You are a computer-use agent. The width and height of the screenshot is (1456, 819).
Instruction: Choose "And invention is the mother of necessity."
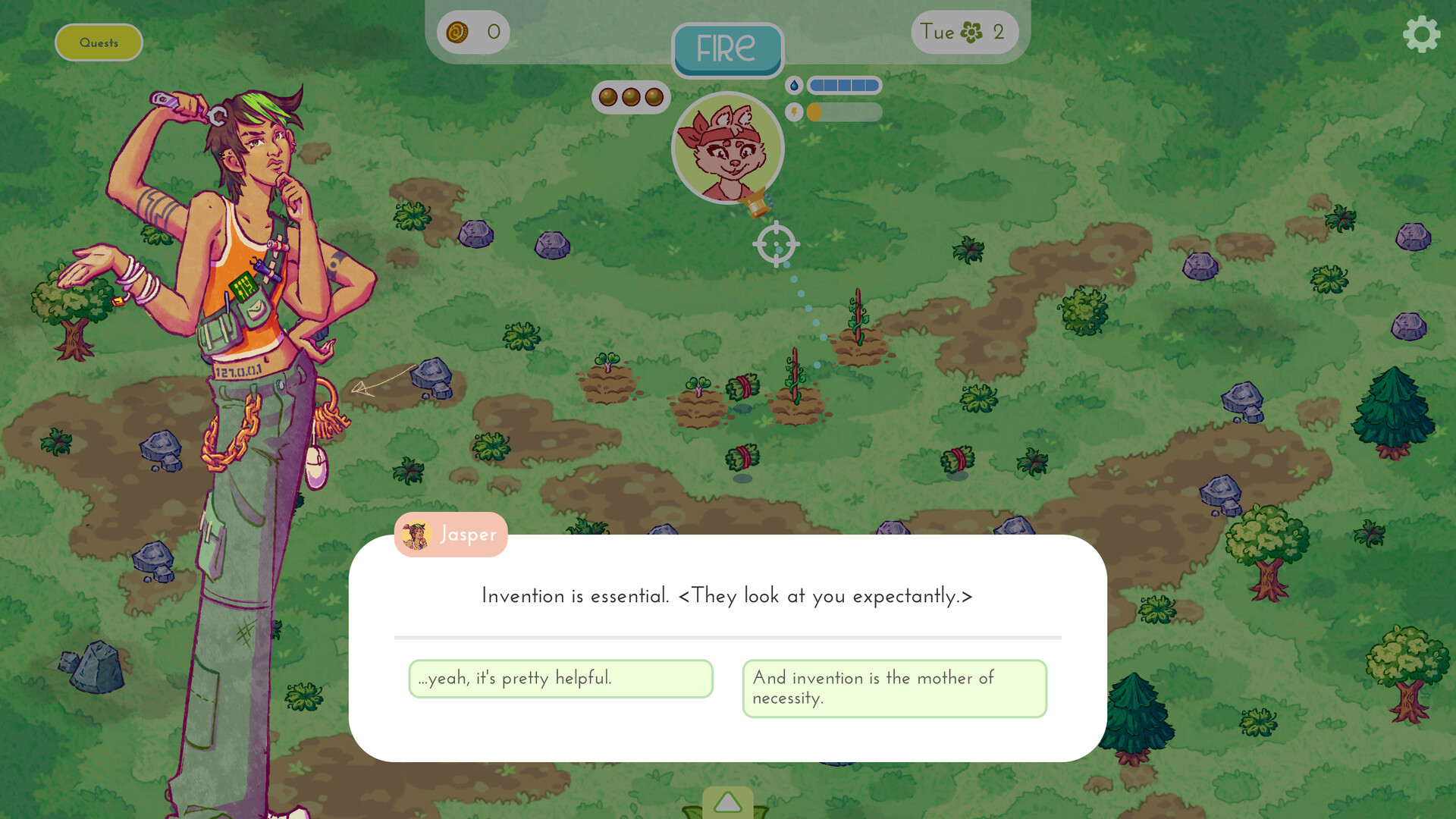point(894,688)
